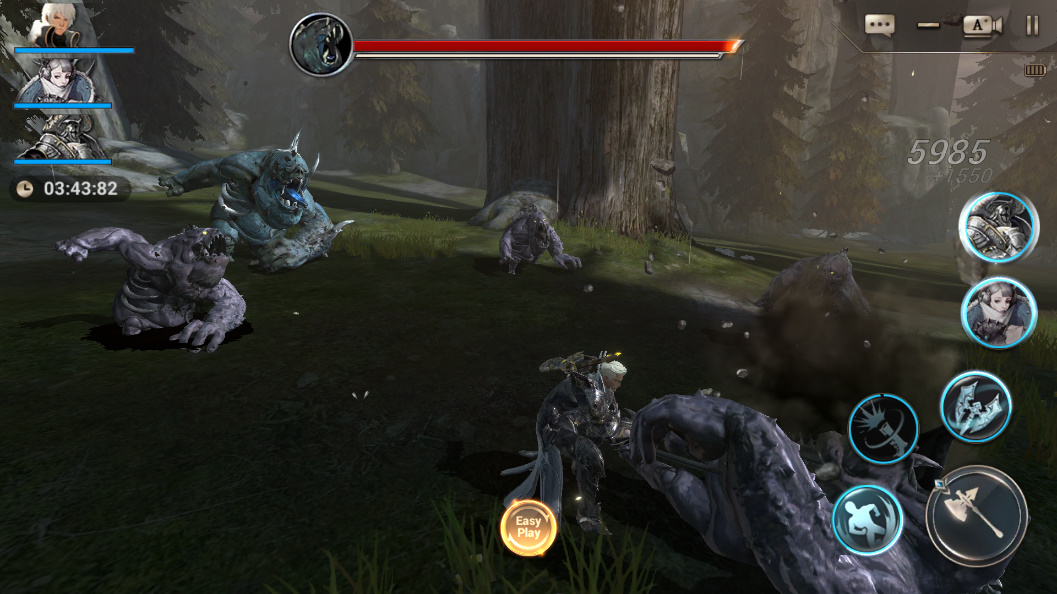This screenshot has width=1057, height=594.
Task: Swap to the fur-collared girl character
Action: click(x=997, y=312)
